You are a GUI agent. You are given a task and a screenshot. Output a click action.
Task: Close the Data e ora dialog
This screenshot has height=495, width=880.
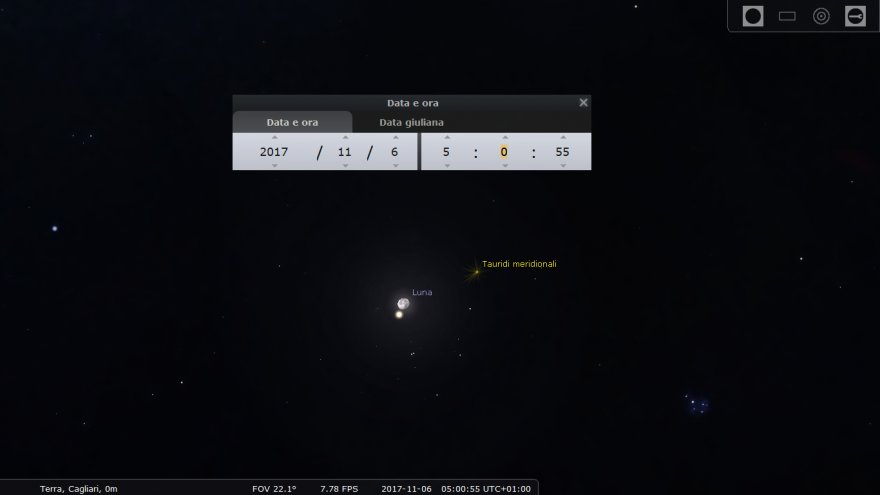click(584, 102)
